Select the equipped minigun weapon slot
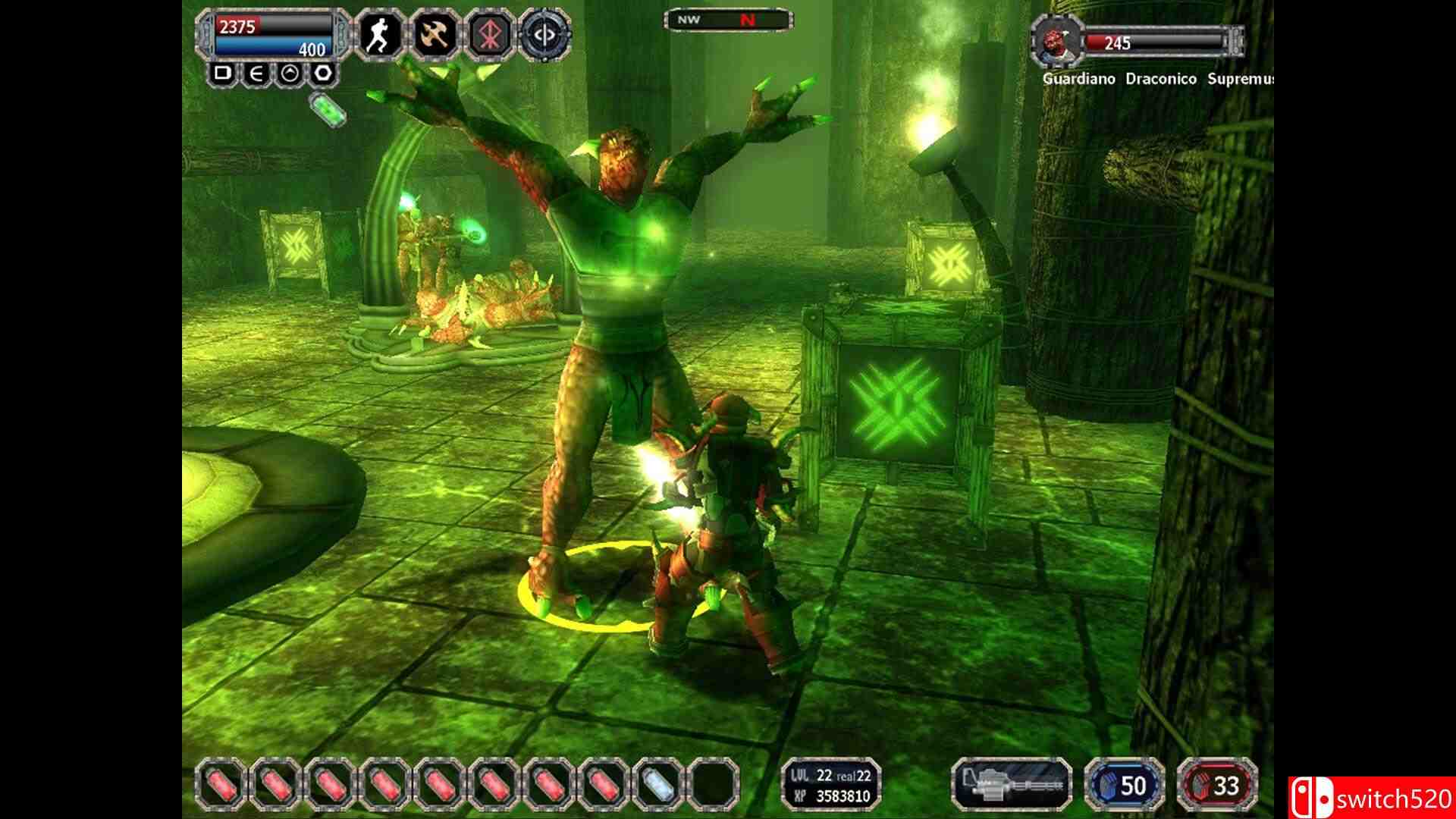1456x819 pixels. [x=1011, y=783]
